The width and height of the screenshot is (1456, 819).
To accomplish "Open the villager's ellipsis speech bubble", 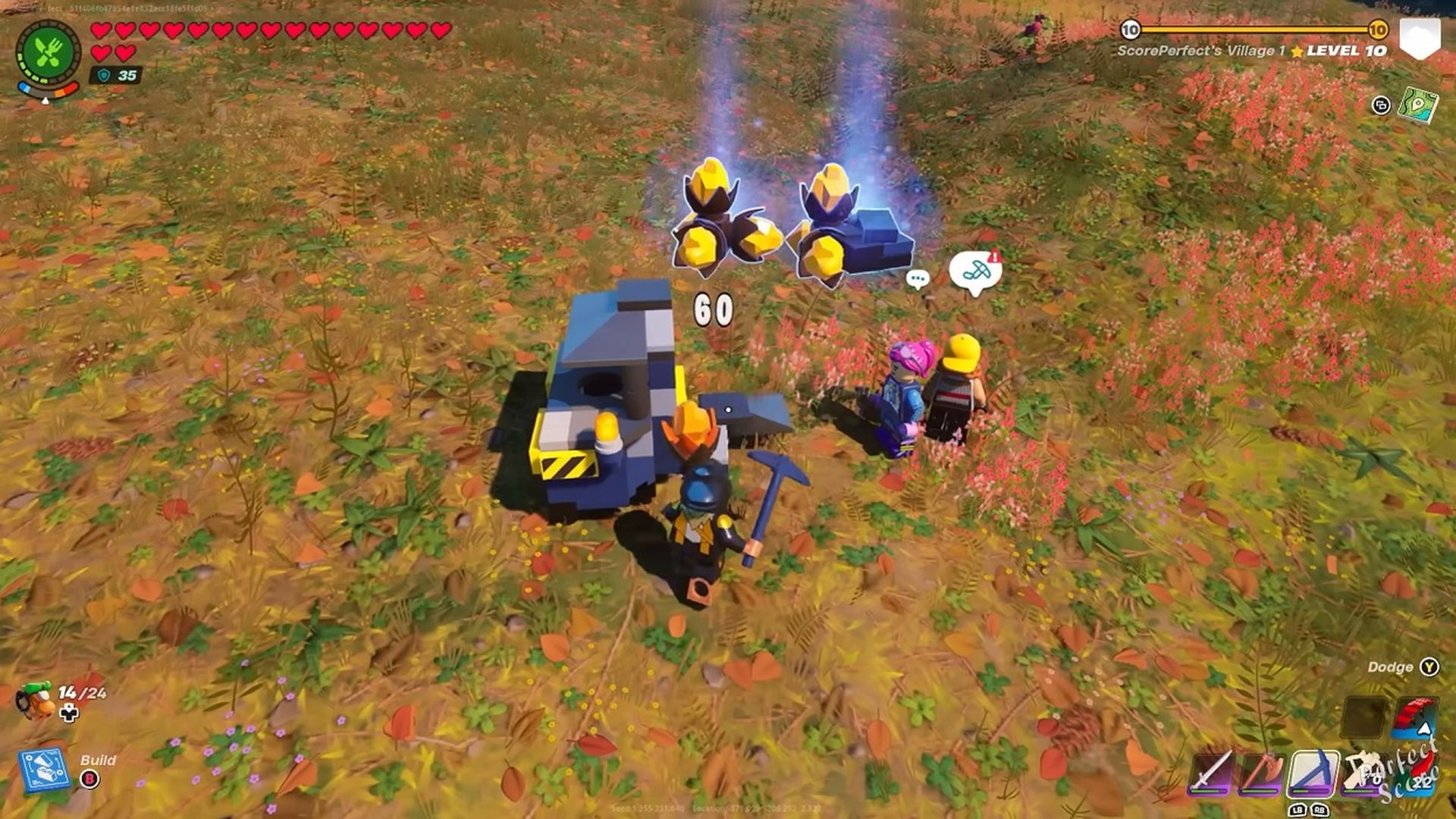I will (918, 278).
